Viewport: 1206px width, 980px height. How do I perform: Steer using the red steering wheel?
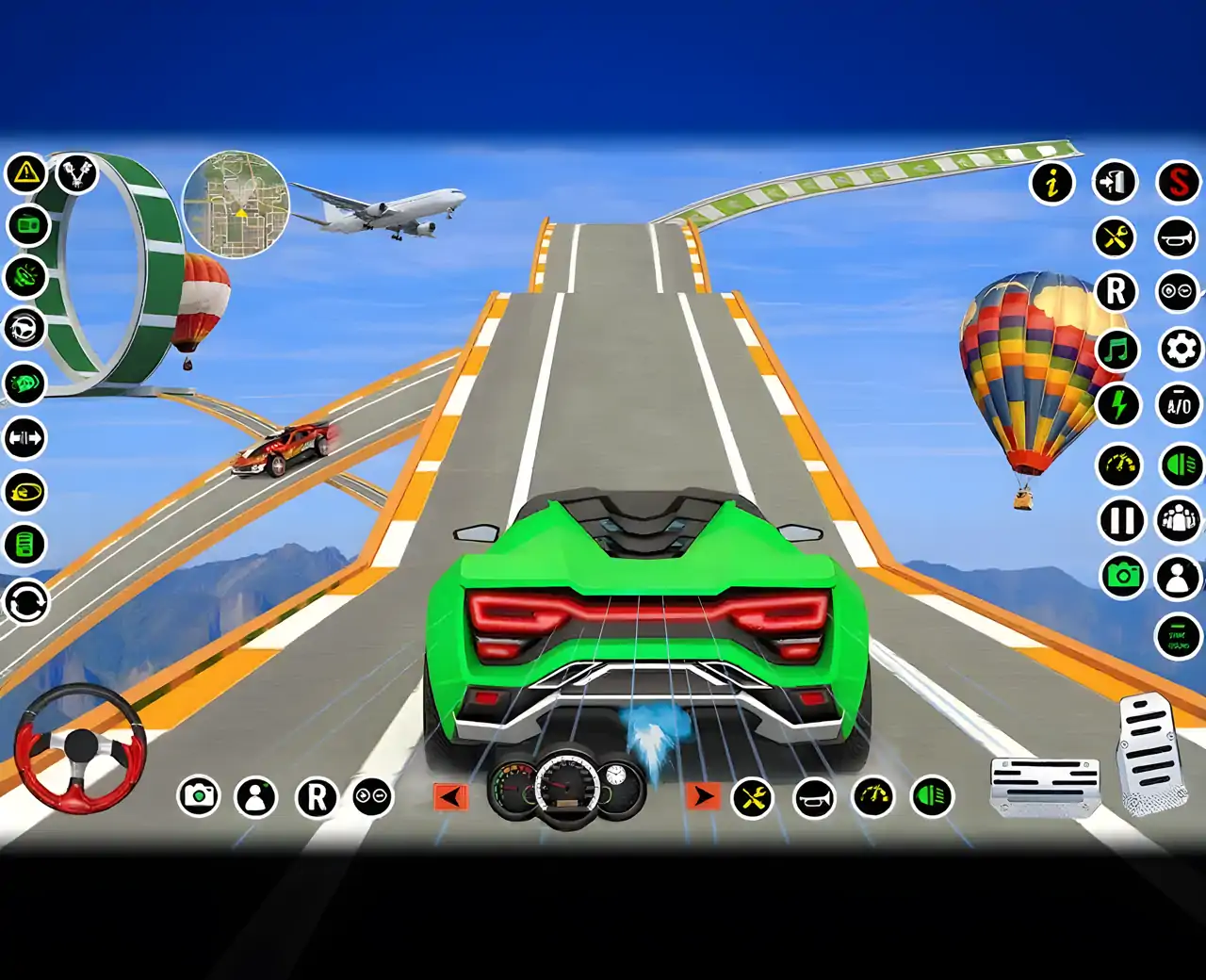pyautogui.click(x=80, y=749)
